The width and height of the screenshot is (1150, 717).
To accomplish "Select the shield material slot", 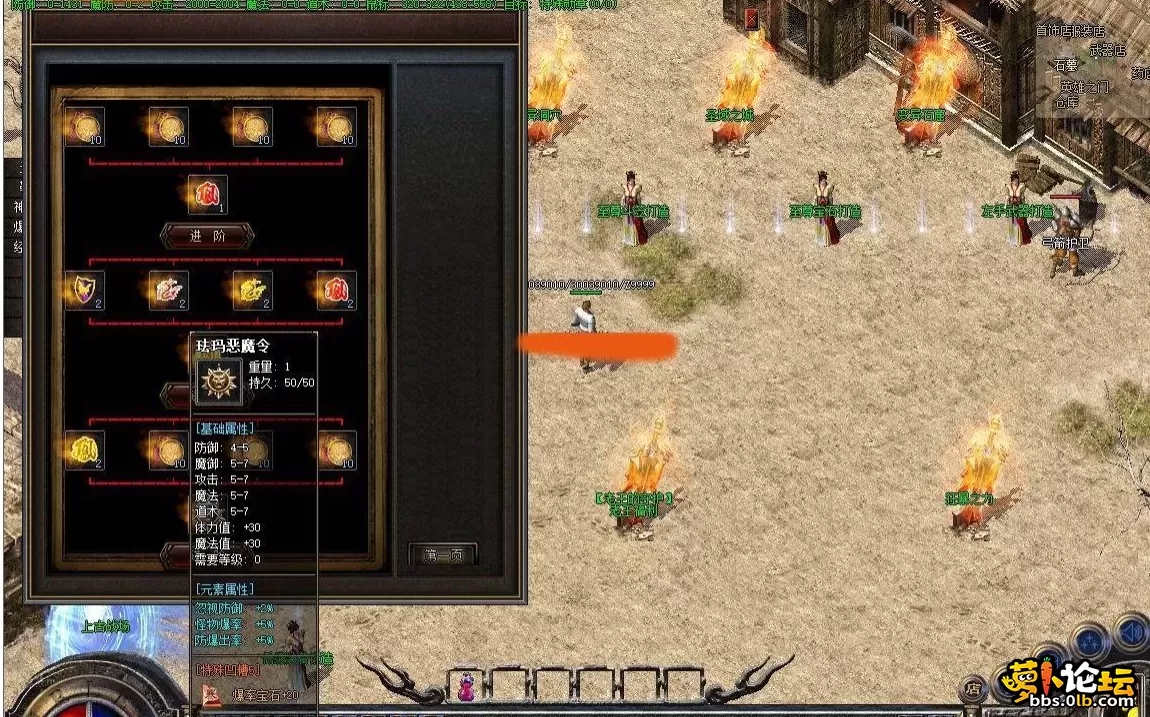I will click(x=85, y=291).
